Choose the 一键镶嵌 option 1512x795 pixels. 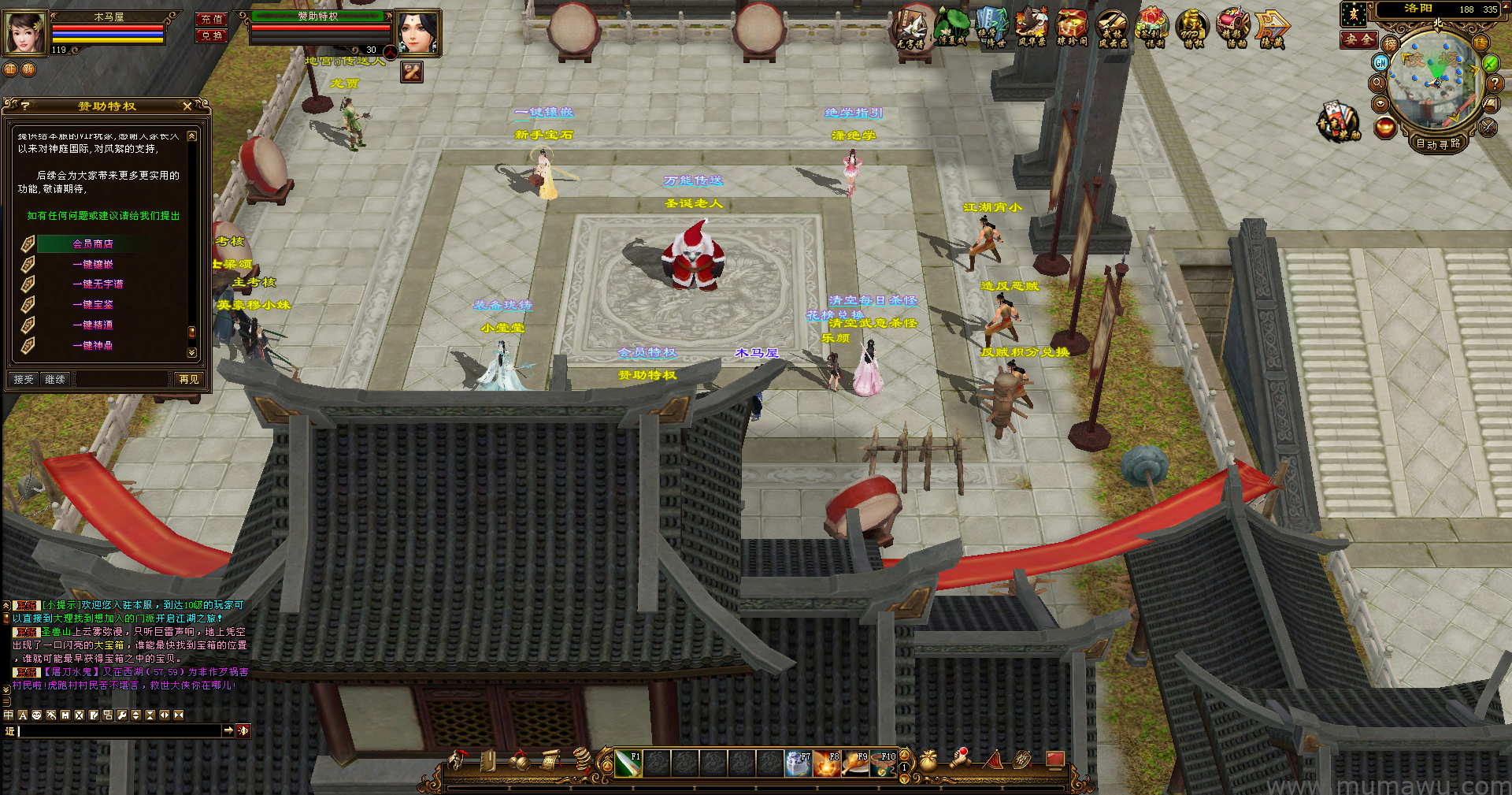[x=93, y=265]
